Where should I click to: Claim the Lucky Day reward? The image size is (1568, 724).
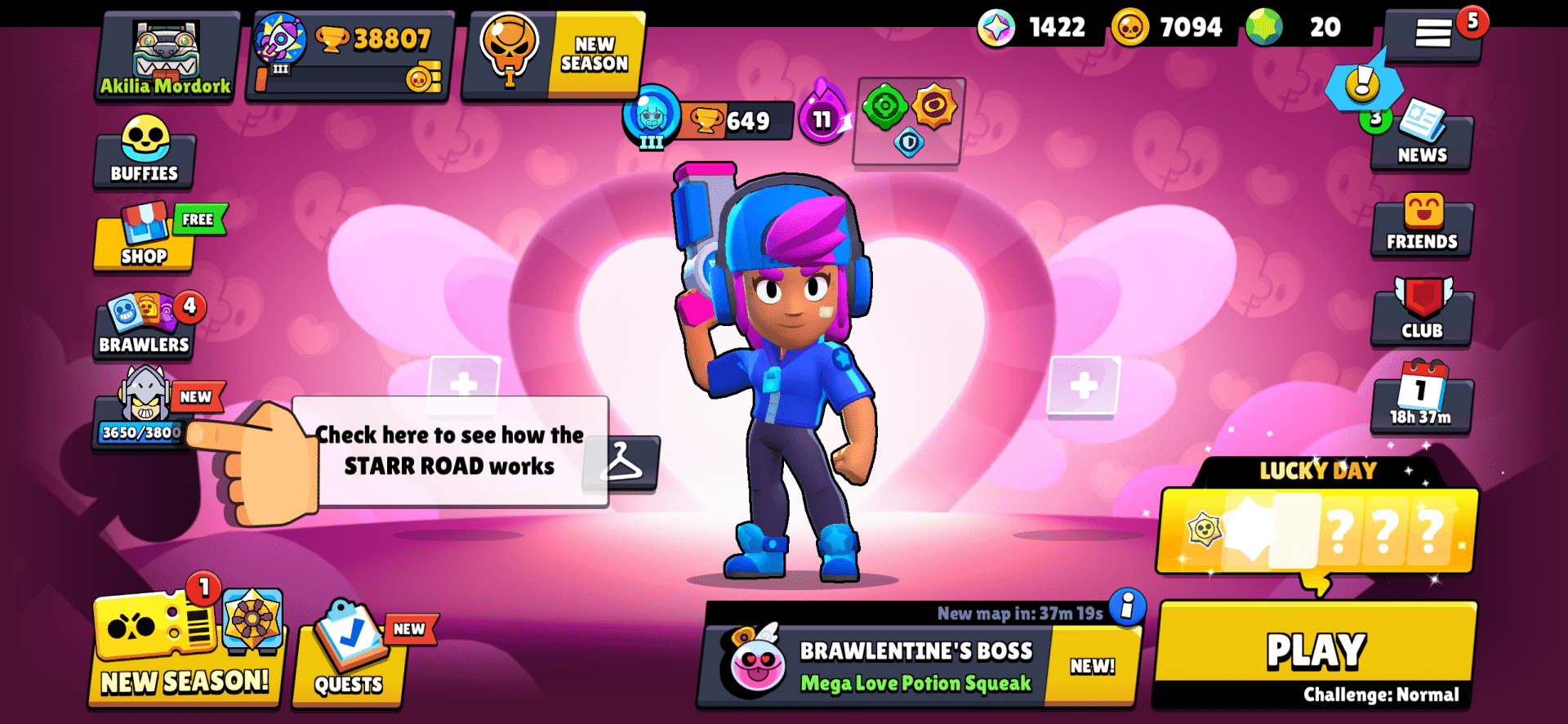click(1315, 531)
